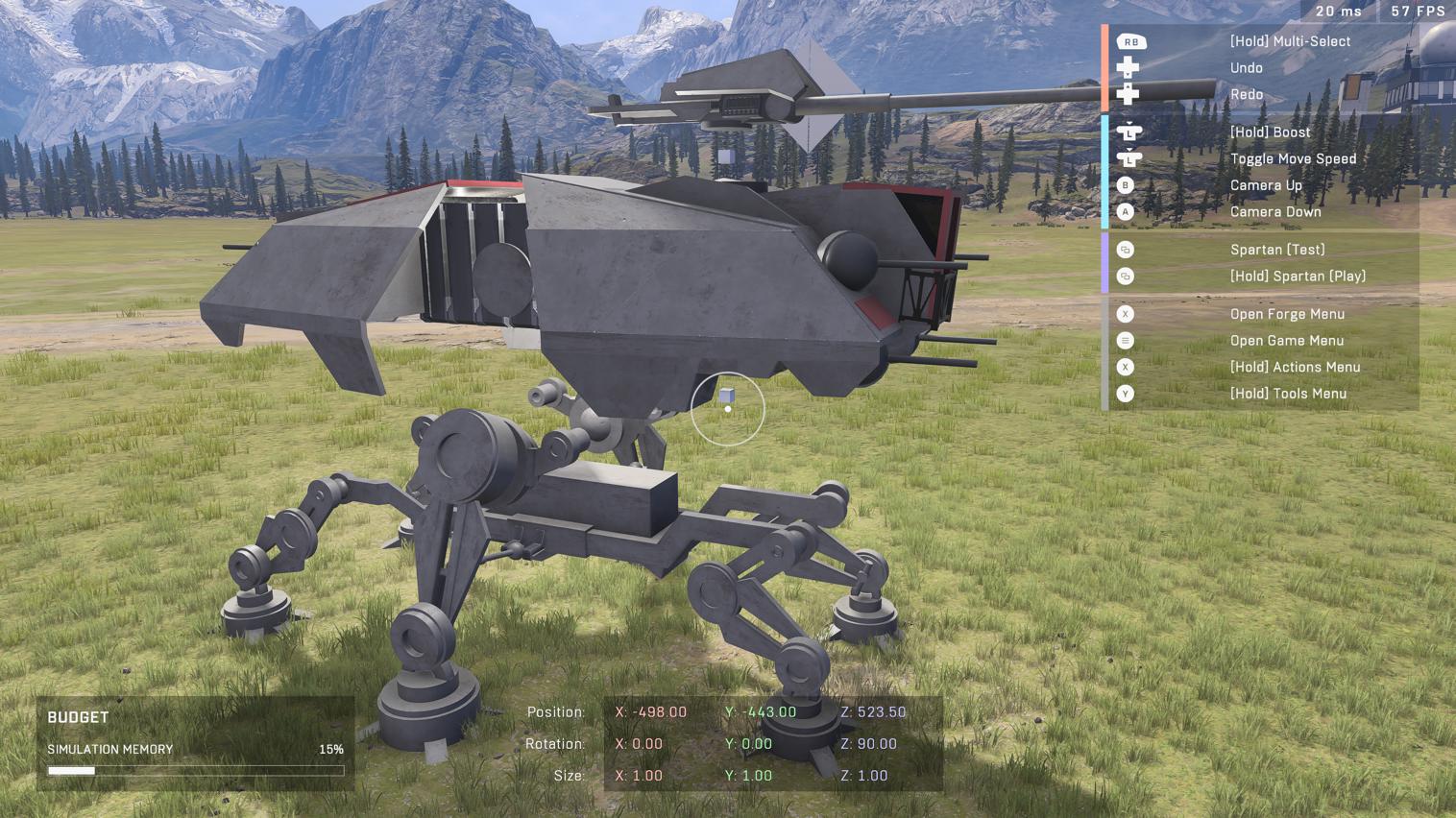Click the X Open Forge Menu icon
Viewport: 1456px width, 818px height.
(1125, 314)
